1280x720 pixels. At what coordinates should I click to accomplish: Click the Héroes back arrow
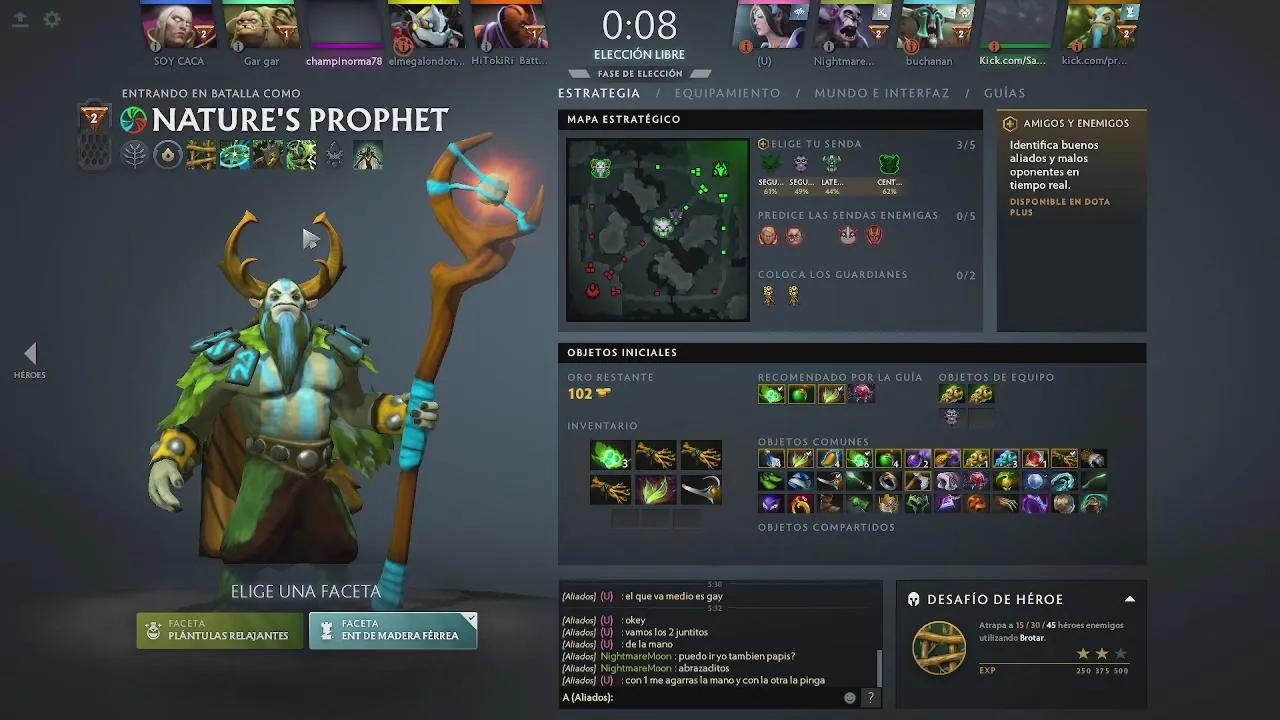pyautogui.click(x=30, y=355)
